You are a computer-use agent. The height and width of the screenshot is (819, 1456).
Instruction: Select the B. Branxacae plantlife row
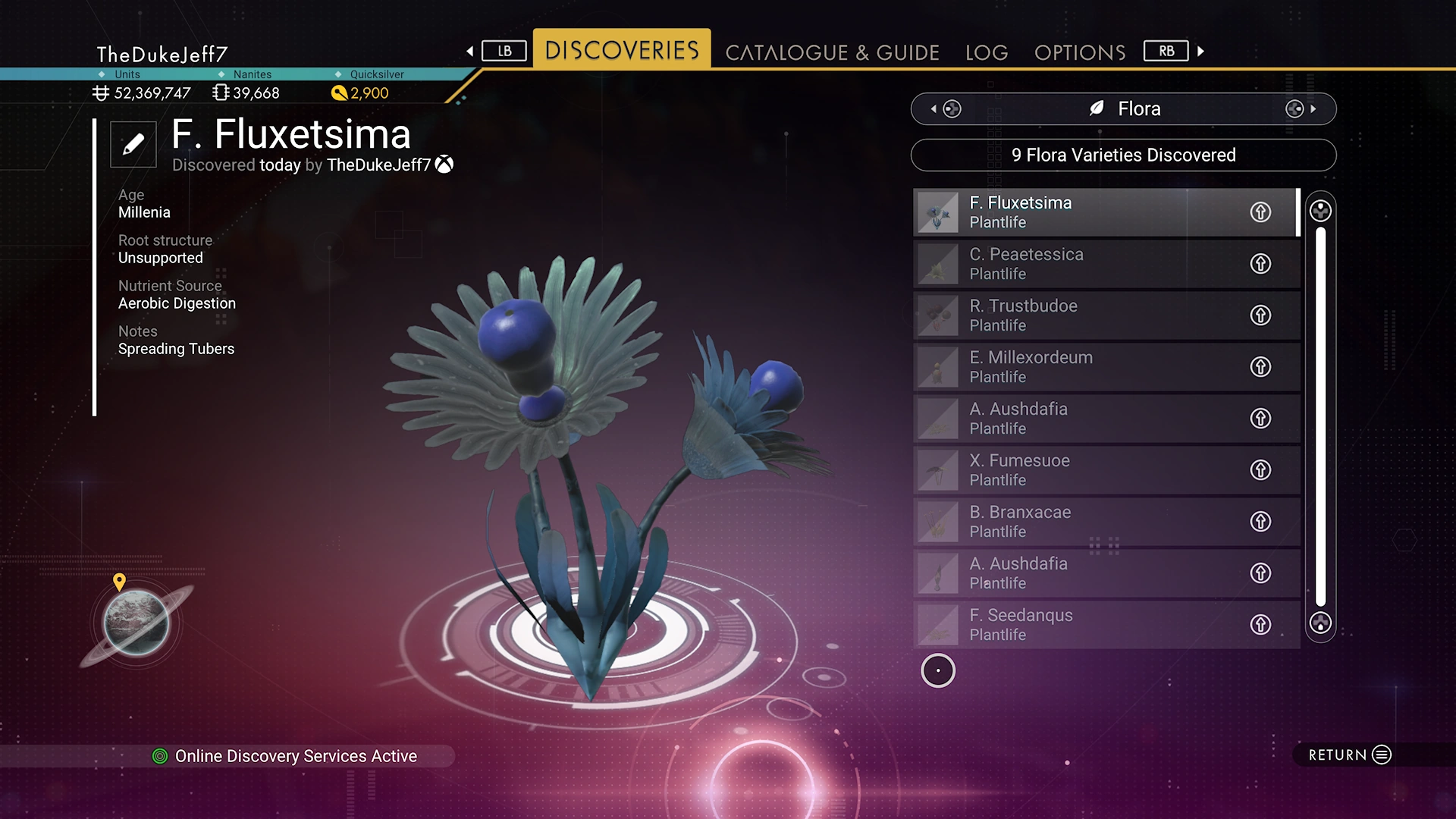1077,522
